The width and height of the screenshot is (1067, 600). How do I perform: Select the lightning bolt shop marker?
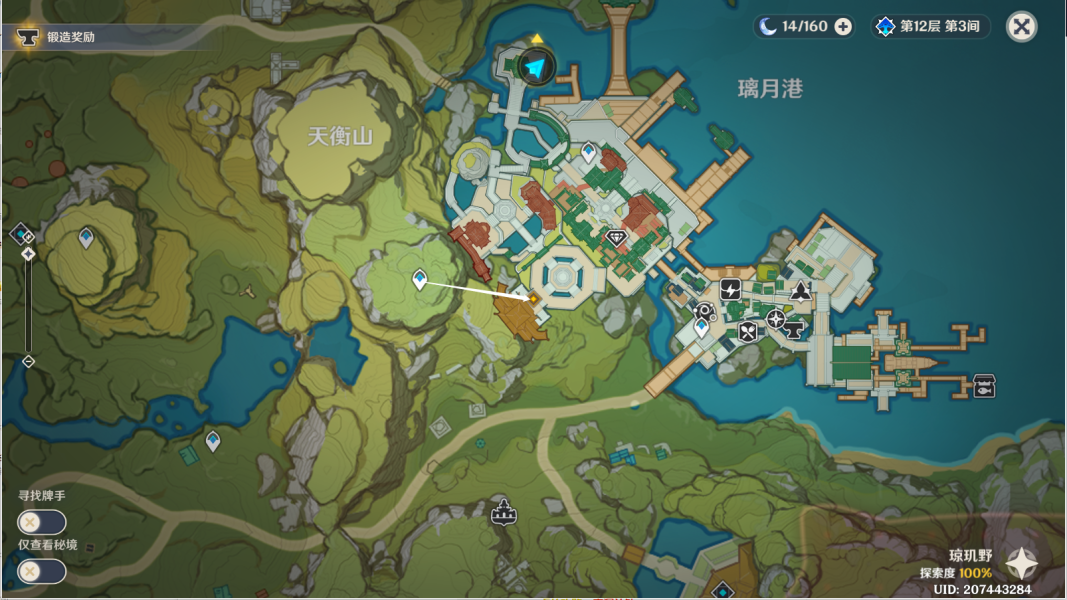730,289
